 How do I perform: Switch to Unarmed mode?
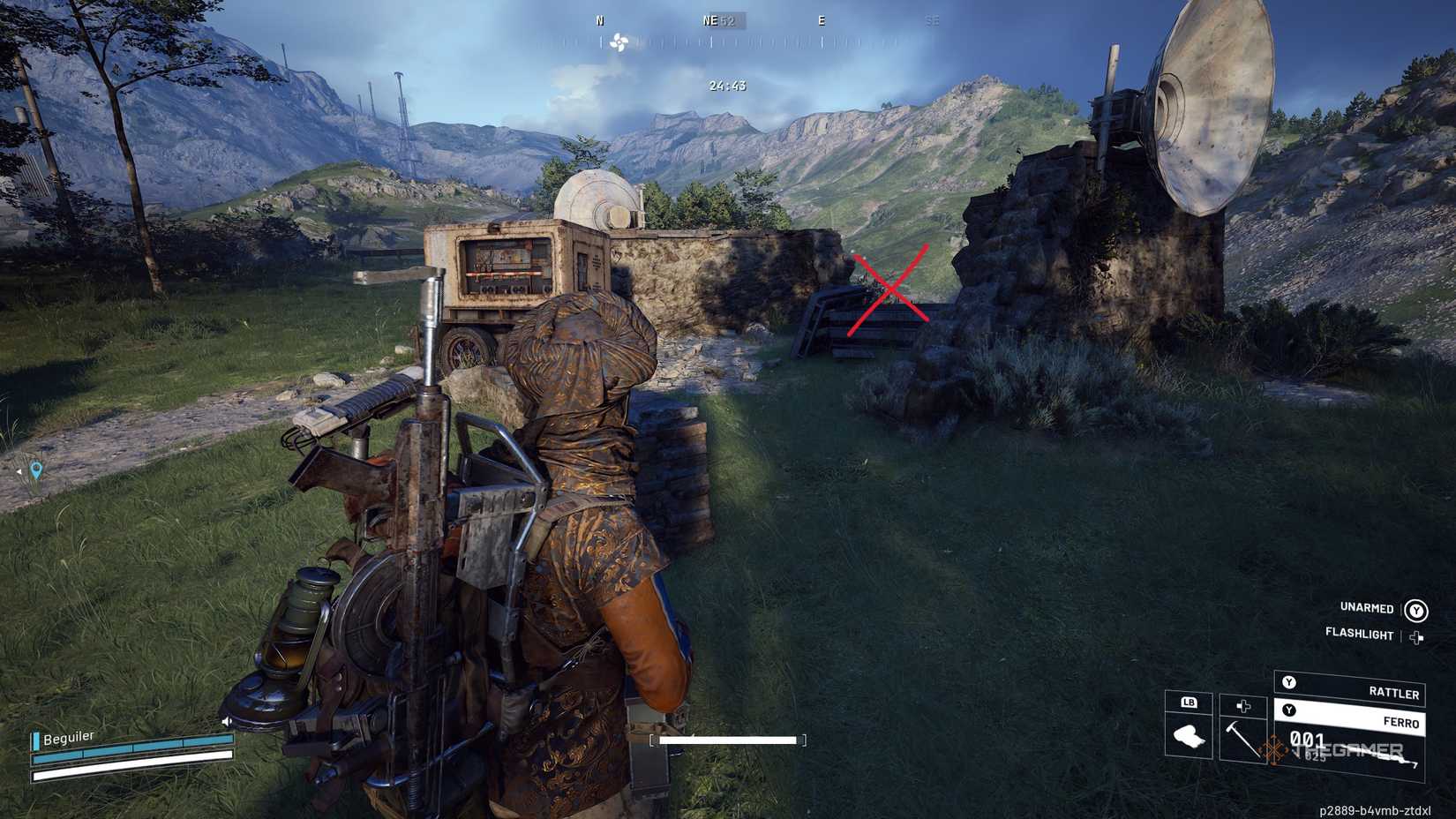pos(1366,609)
